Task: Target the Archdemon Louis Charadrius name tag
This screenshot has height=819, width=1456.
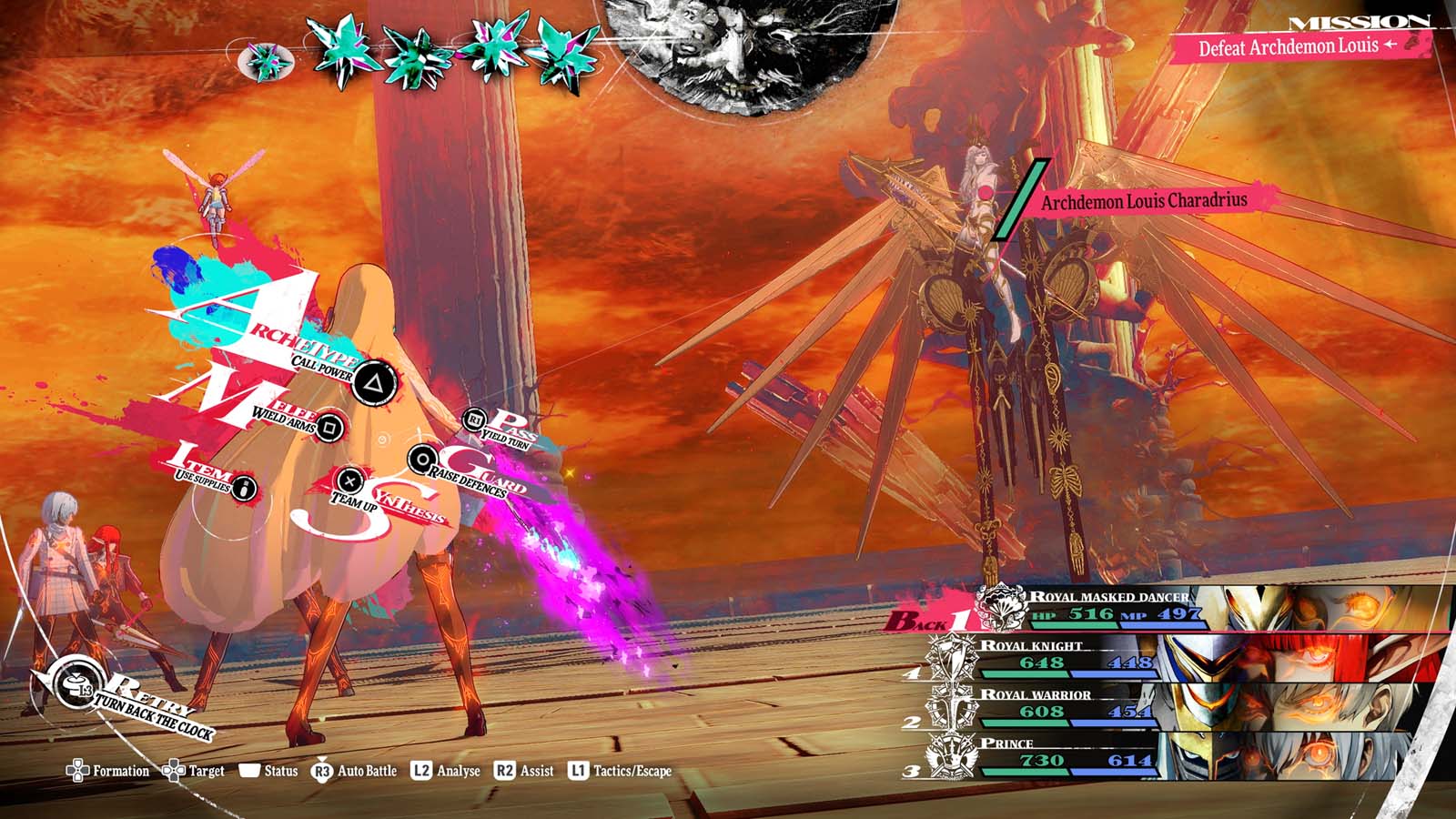Action: tap(1144, 201)
